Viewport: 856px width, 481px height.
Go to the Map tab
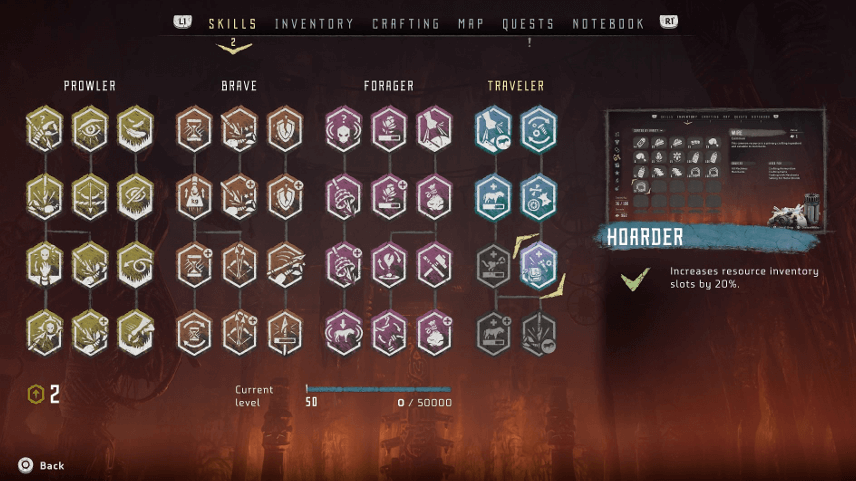[x=471, y=24]
